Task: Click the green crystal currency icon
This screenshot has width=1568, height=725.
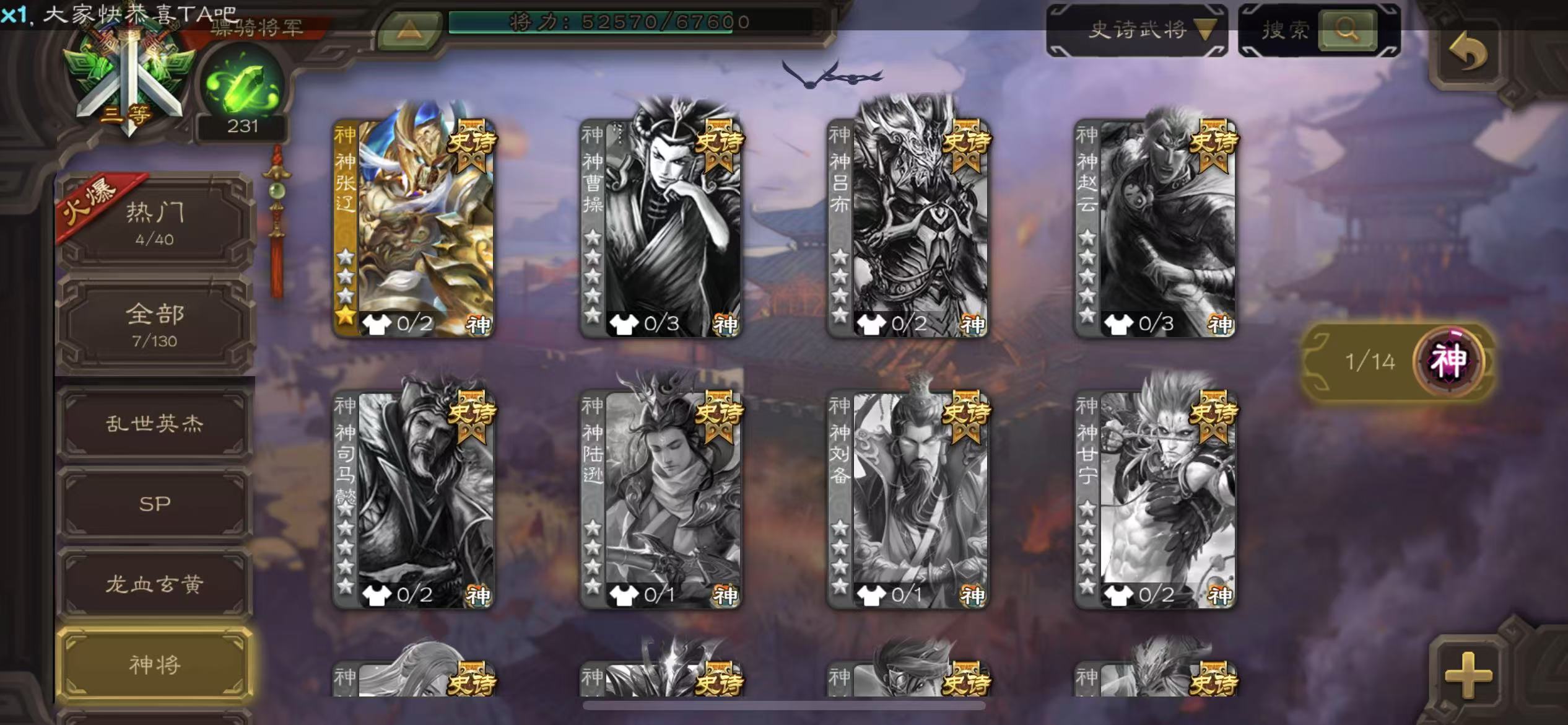Action: (243, 87)
